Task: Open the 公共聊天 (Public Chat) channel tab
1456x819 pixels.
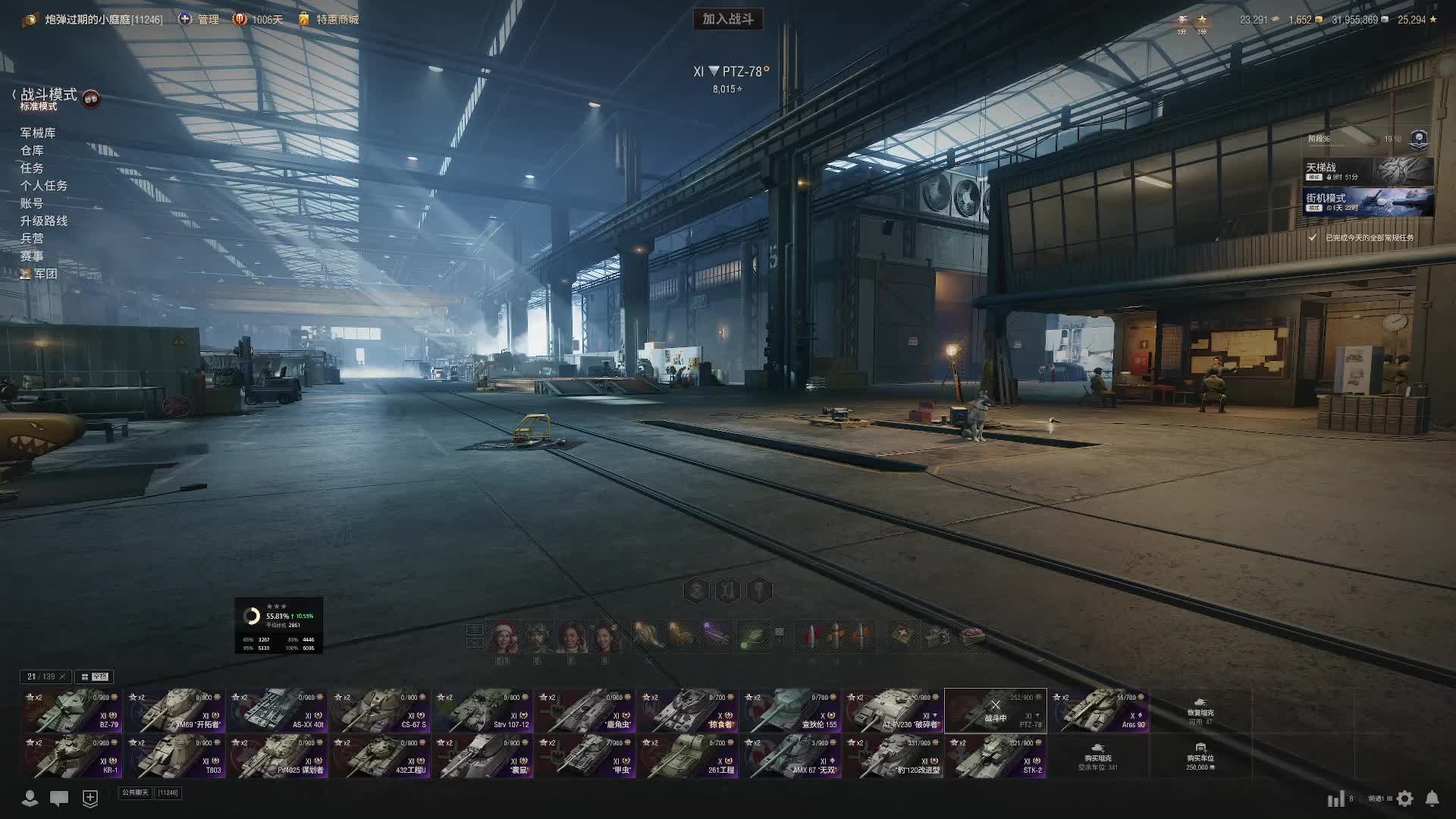Action: coord(135,792)
